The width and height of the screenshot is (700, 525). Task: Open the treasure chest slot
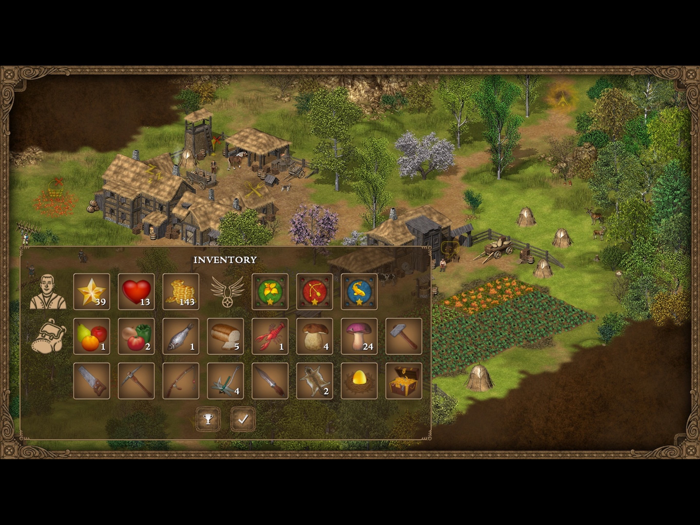(404, 381)
